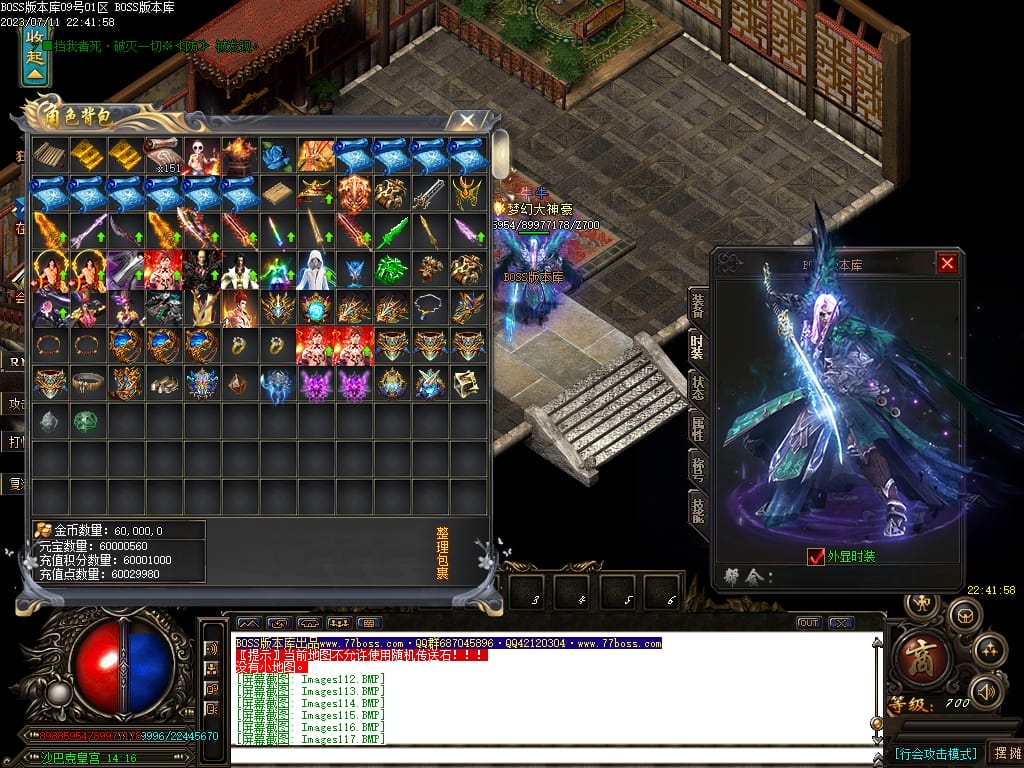This screenshot has width=1024, height=768.
Task: Show the 属性 attributes tab
Action: pos(697,427)
